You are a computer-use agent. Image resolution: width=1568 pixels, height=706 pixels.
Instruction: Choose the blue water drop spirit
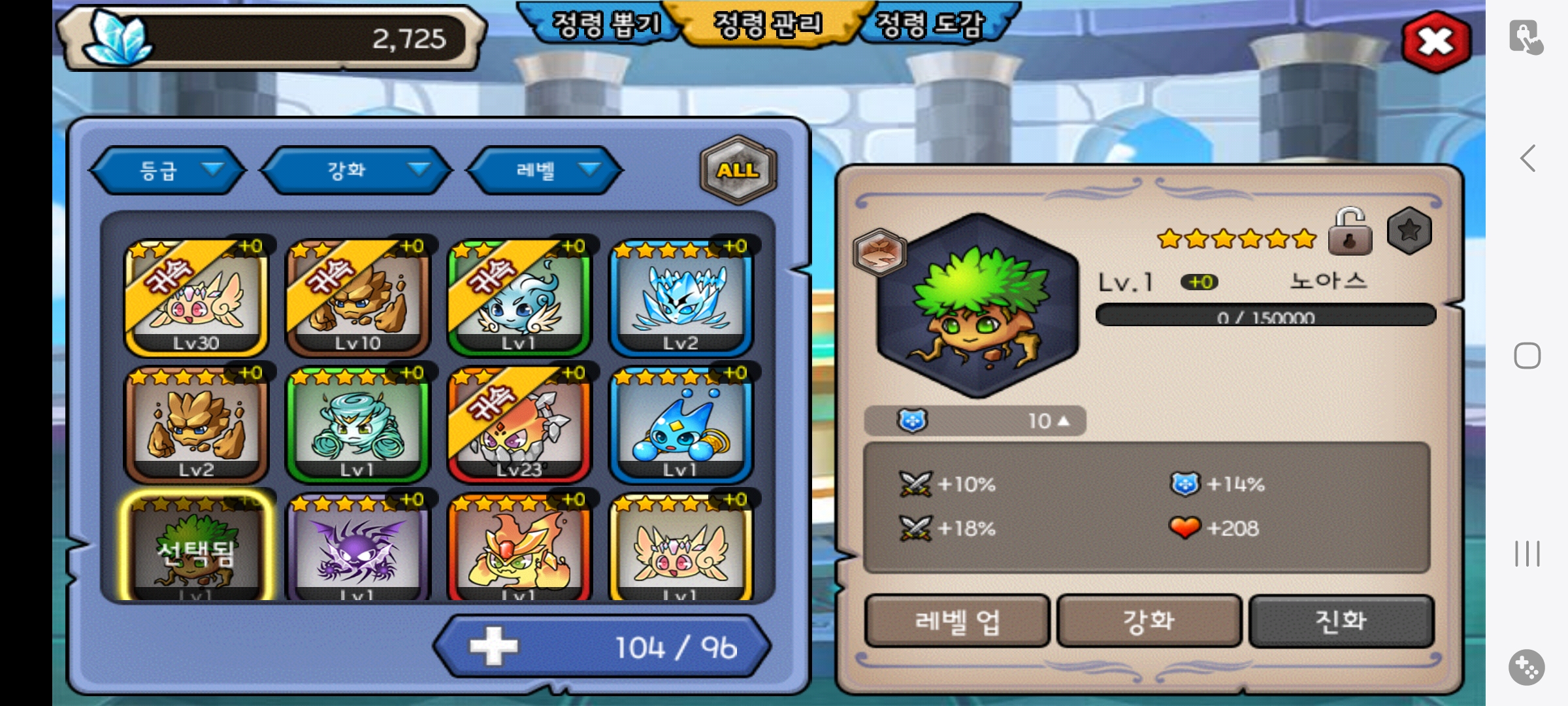coord(681,425)
